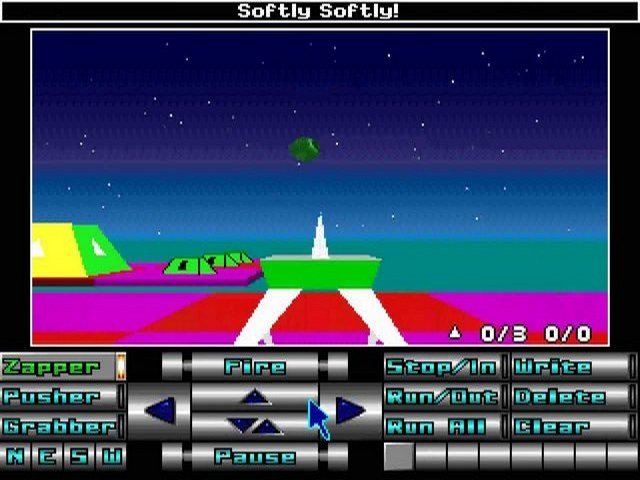Click the Write program button
640x480 pixels.
tap(568, 367)
